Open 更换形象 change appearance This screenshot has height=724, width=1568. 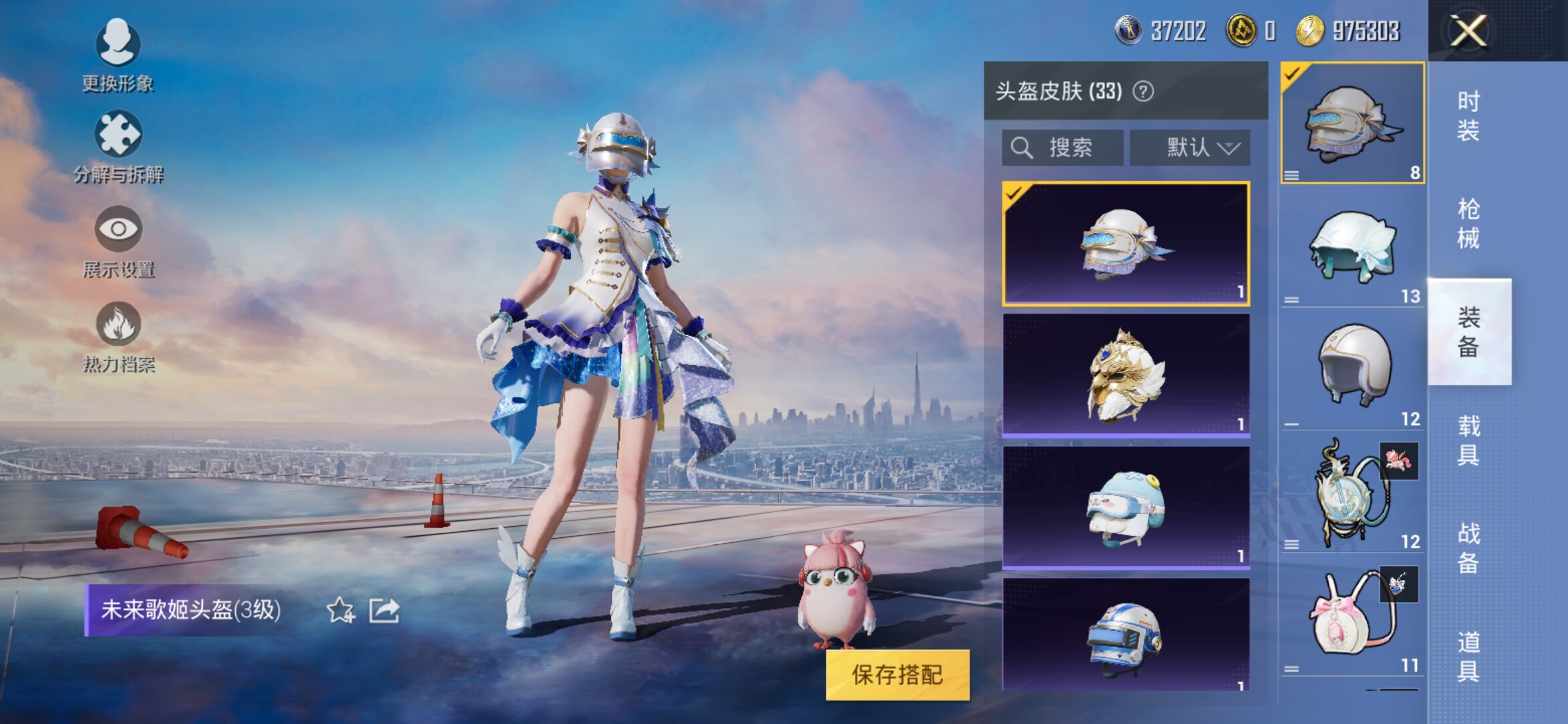(118, 55)
